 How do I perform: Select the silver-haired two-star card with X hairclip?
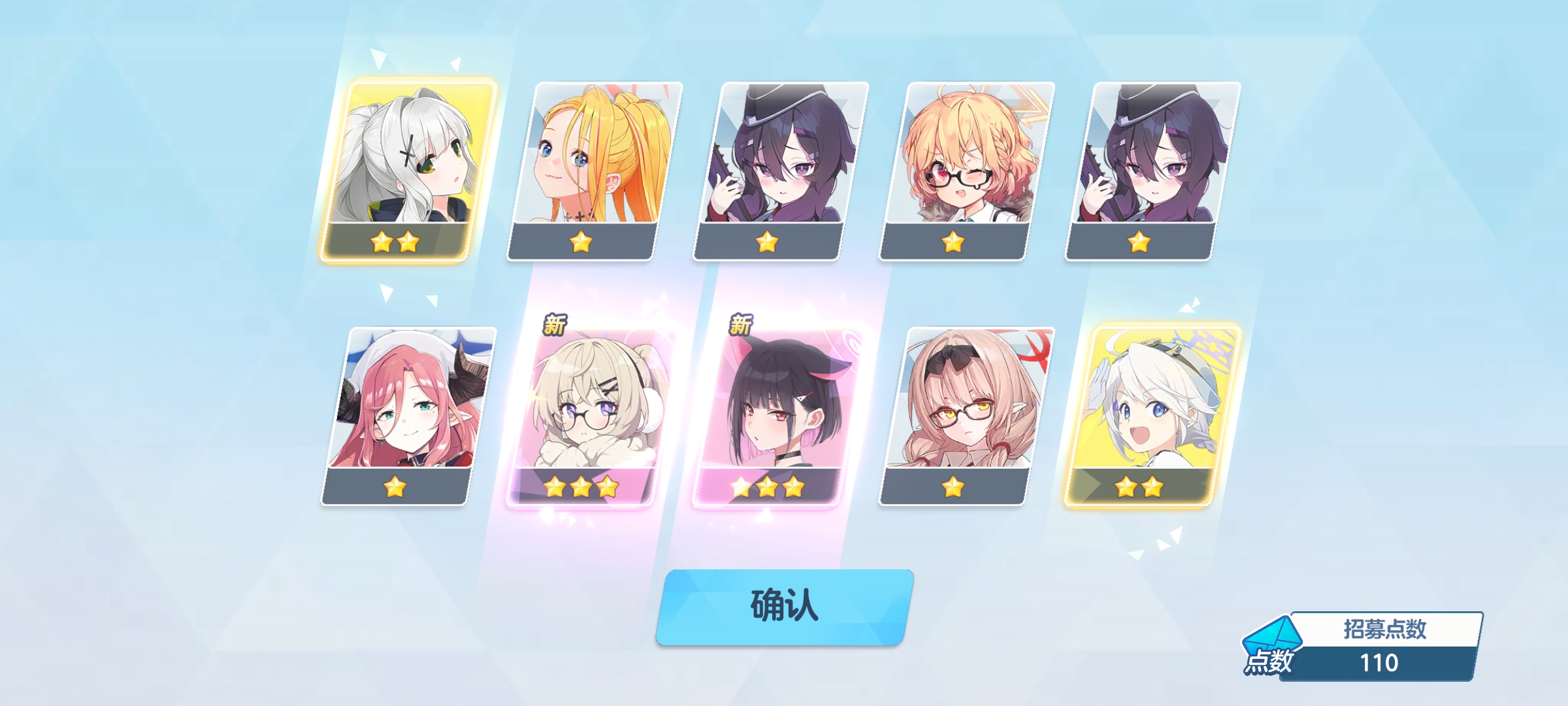tap(408, 170)
